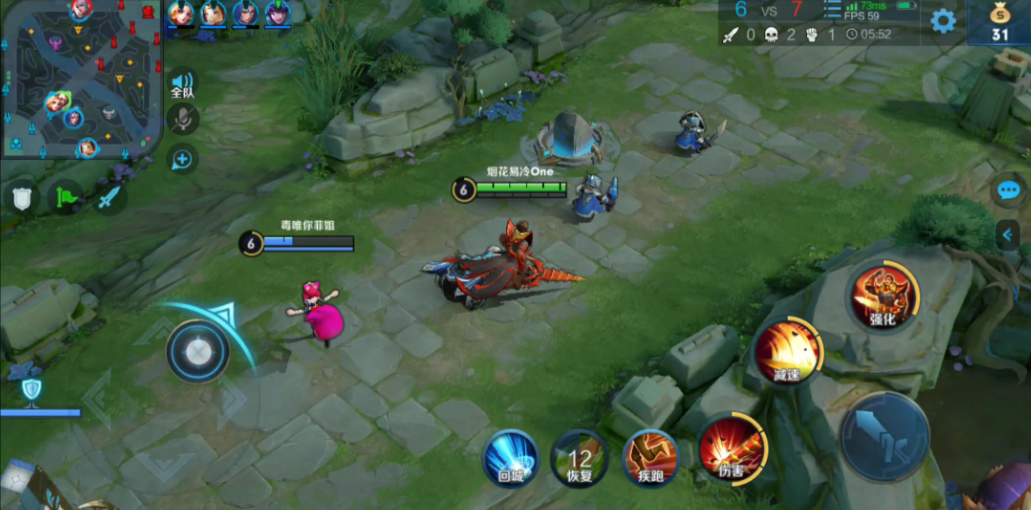Screen dimensions: 1031x510
Task: Tap the virtual joystick center
Action: click(198, 351)
